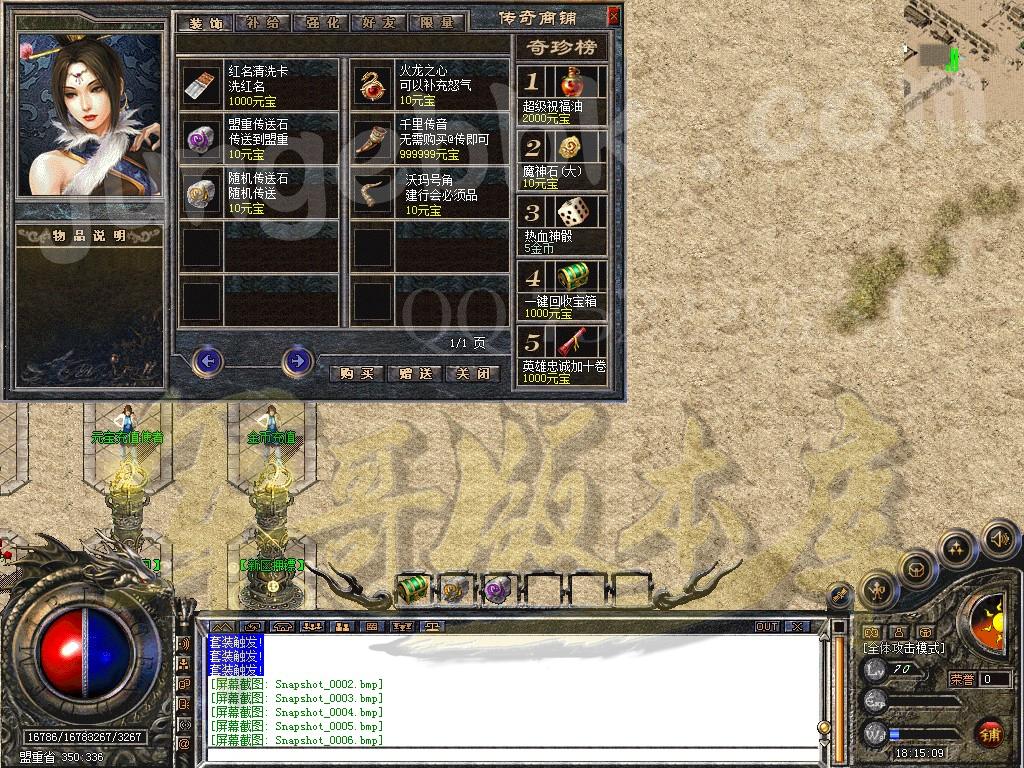The width and height of the screenshot is (1024, 768).
Task: Click the 赠送 gift button
Action: [x=414, y=373]
